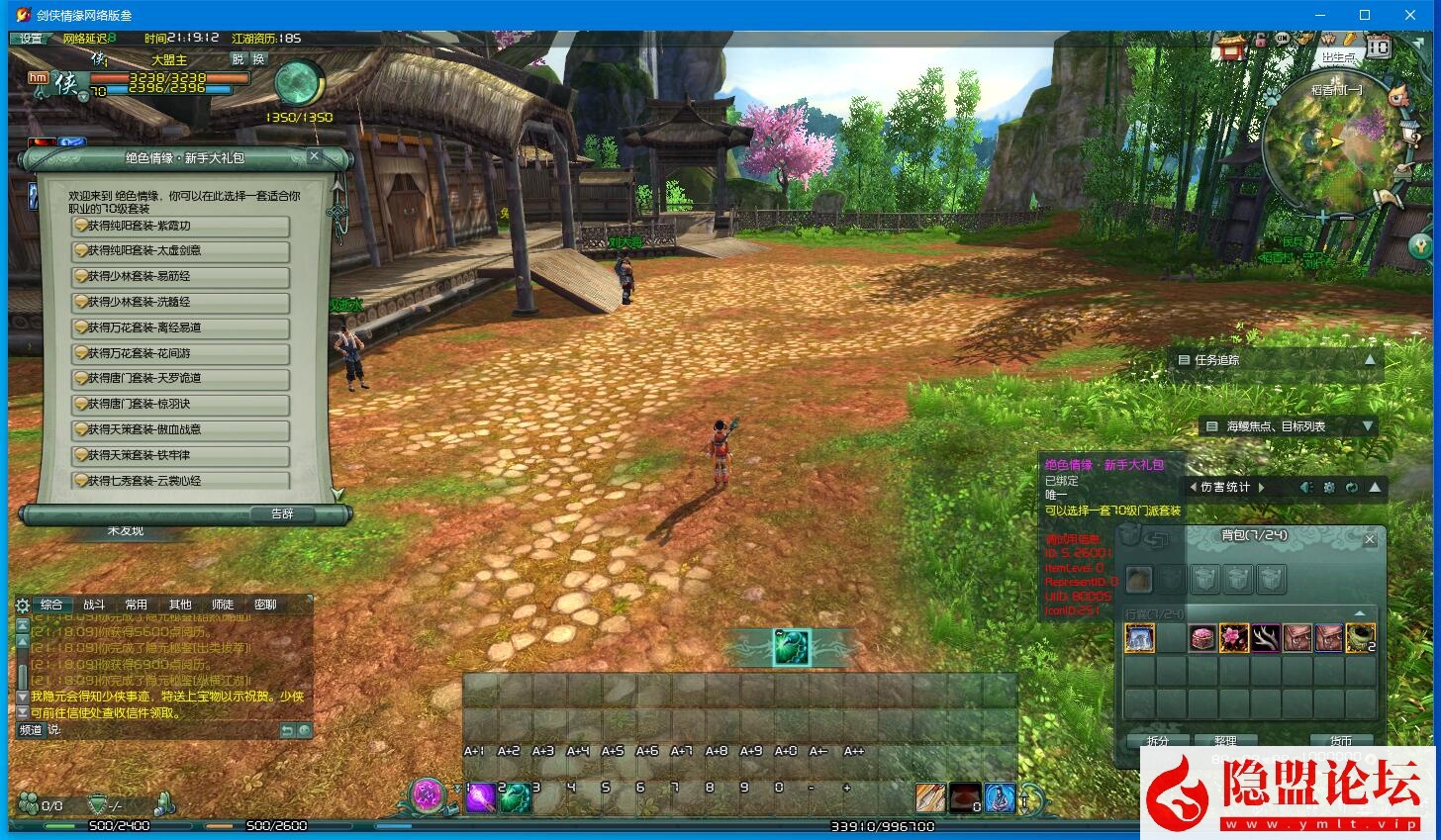Click the trash discard icon in the backpack panel
Viewport: 1441px width, 840px height.
click(1126, 534)
